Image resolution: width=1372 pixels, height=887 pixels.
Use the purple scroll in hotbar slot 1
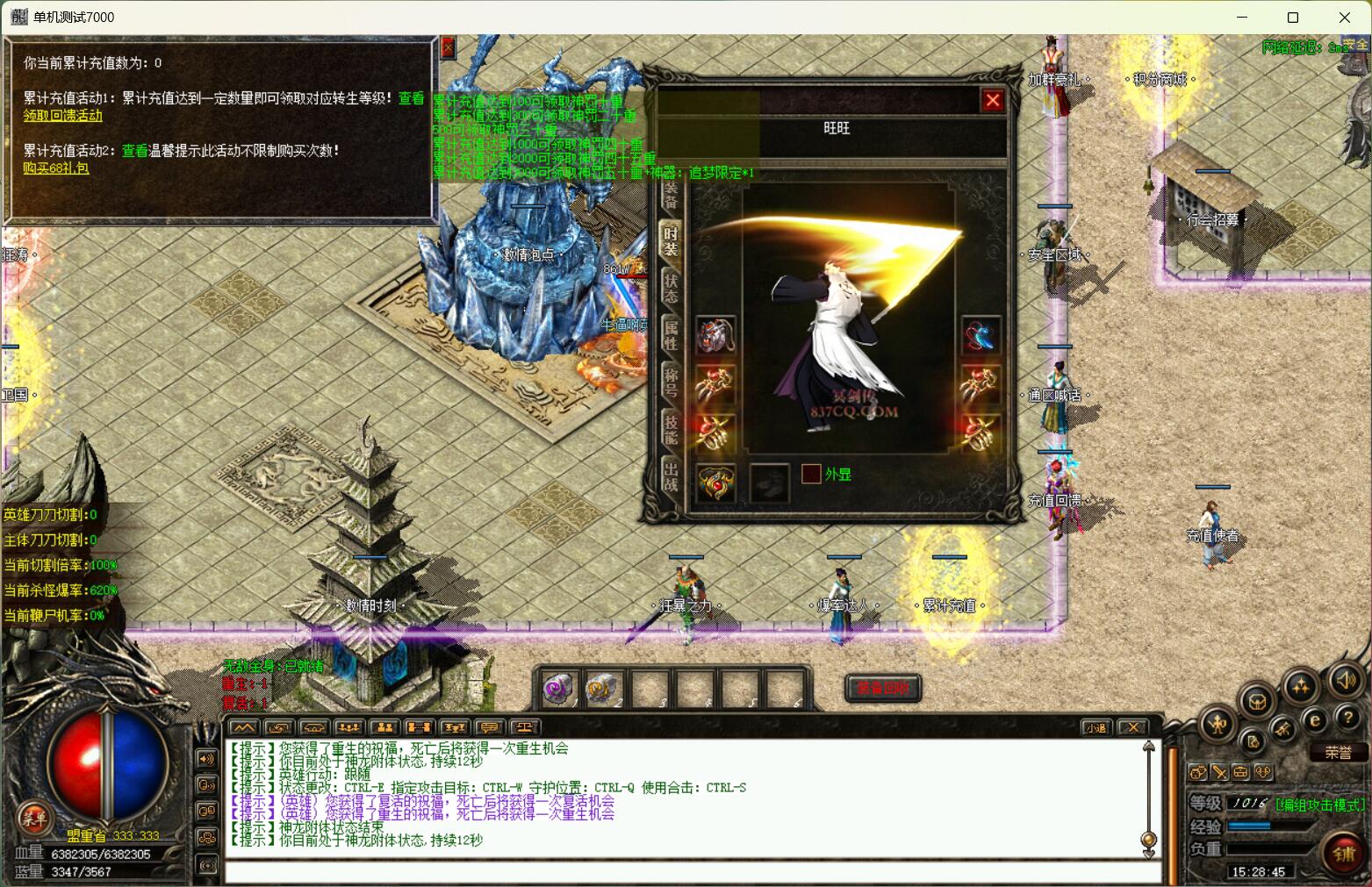click(x=558, y=689)
